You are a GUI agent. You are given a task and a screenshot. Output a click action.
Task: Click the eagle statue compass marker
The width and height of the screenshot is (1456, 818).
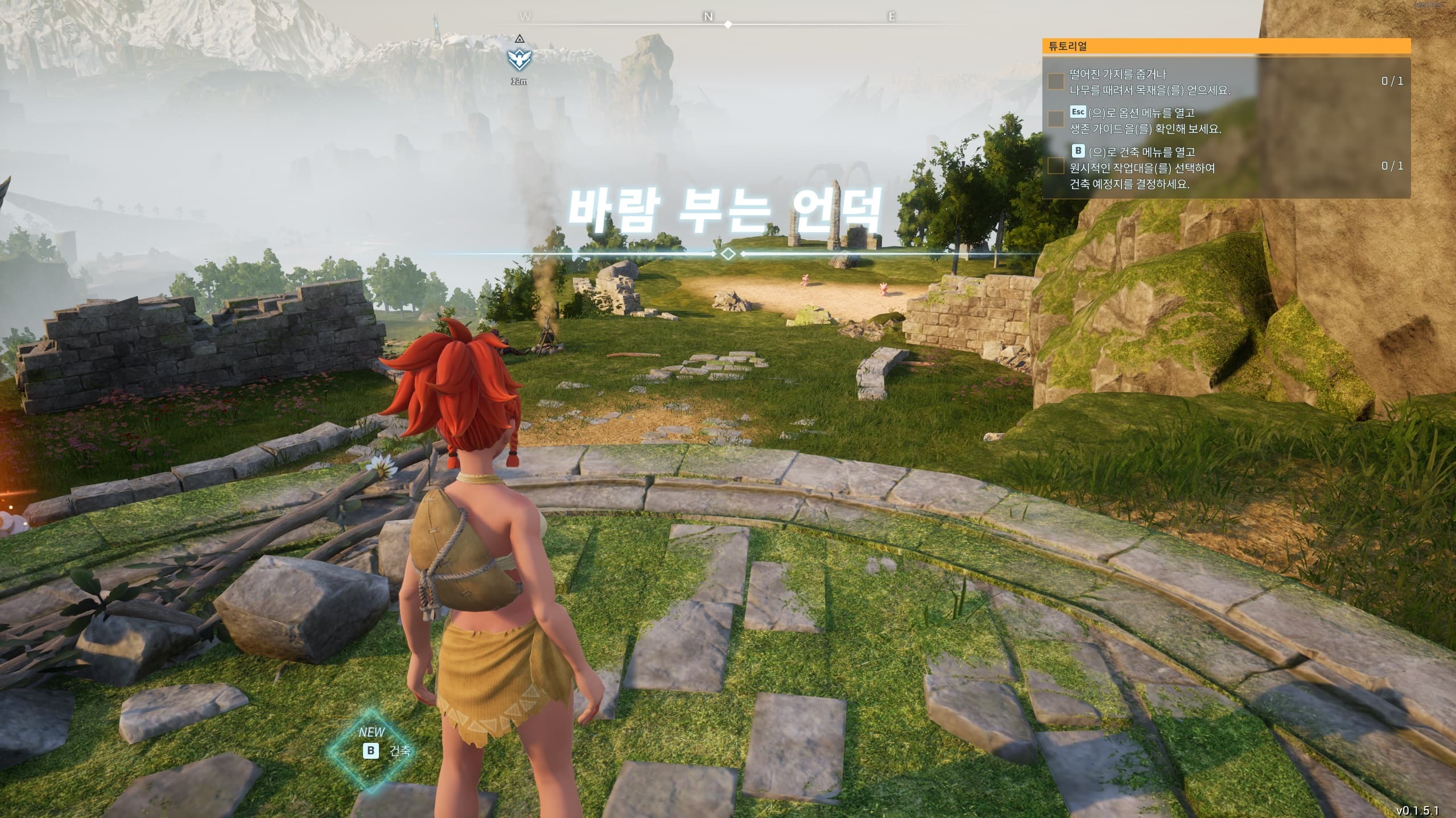coord(518,57)
